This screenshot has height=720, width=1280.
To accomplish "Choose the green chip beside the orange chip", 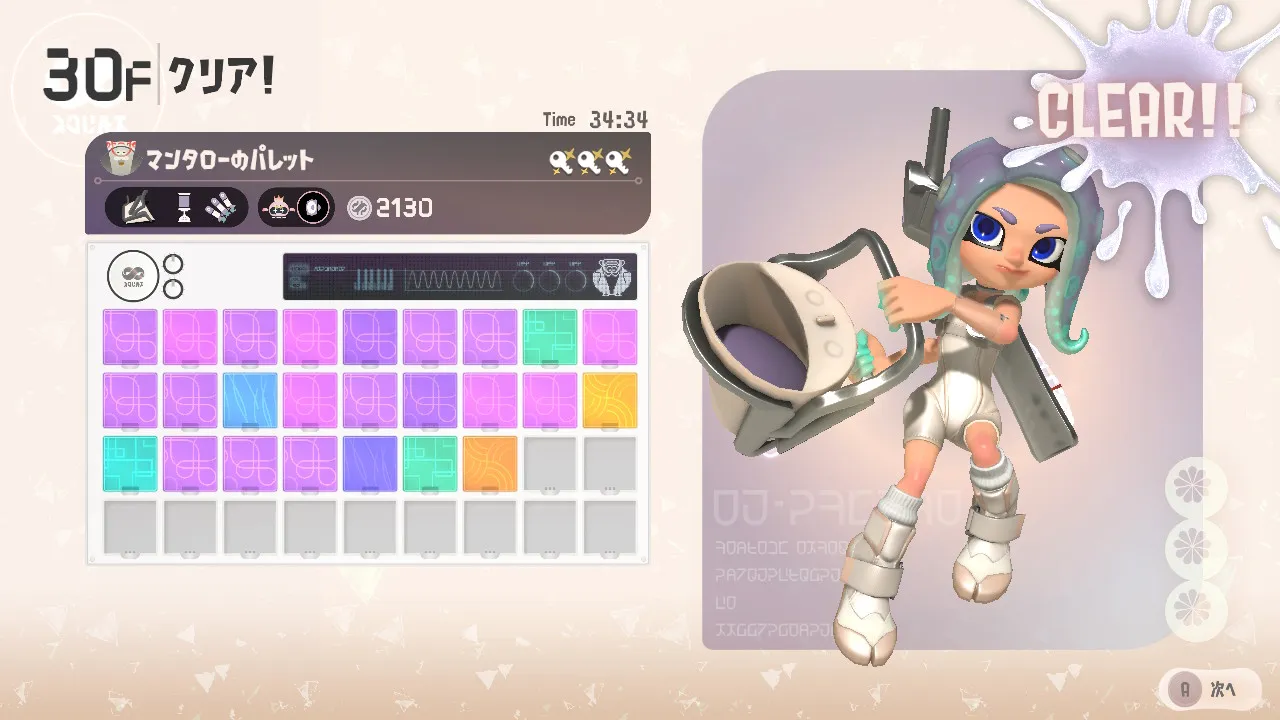I will click(430, 464).
